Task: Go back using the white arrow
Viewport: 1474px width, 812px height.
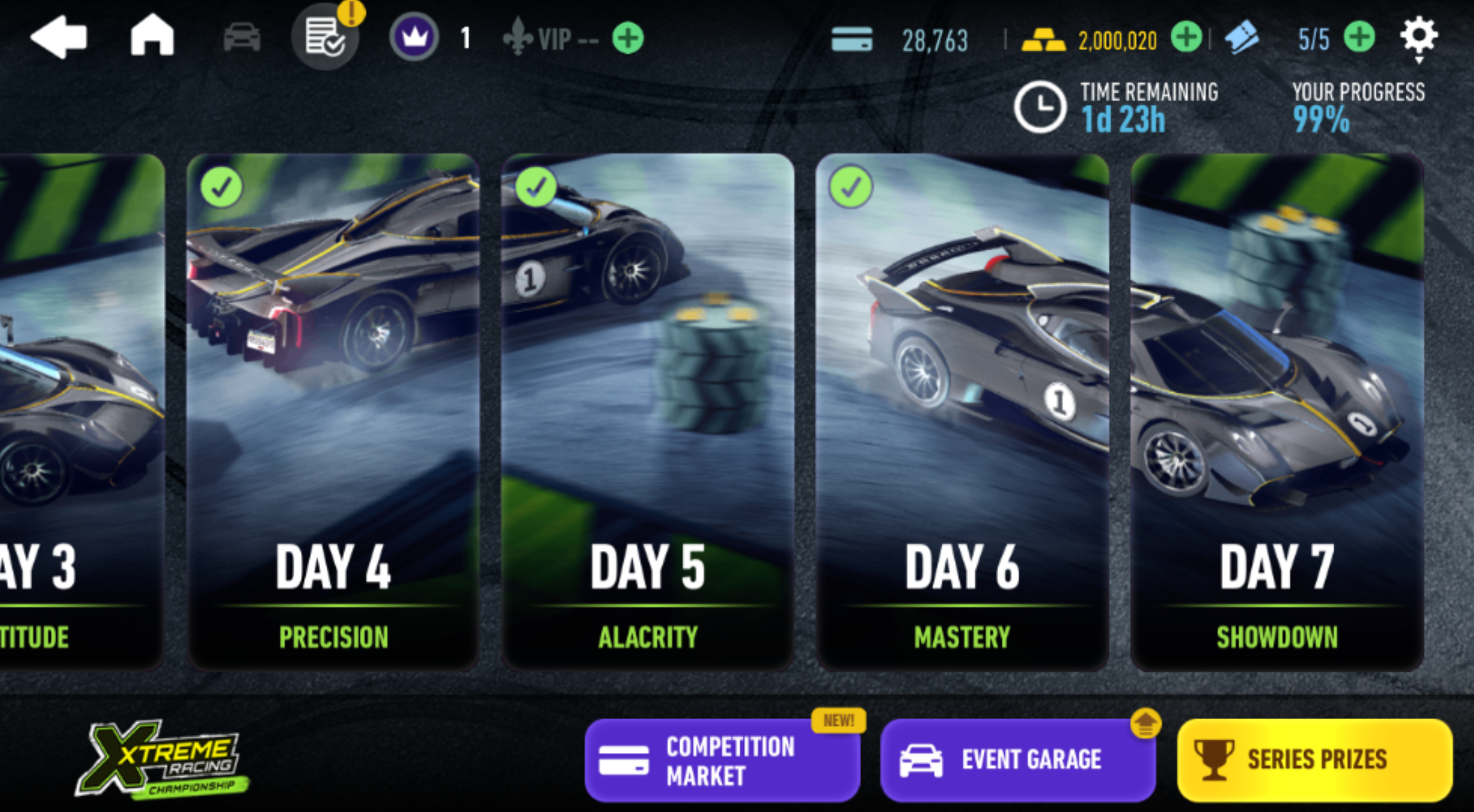Action: 58,37
